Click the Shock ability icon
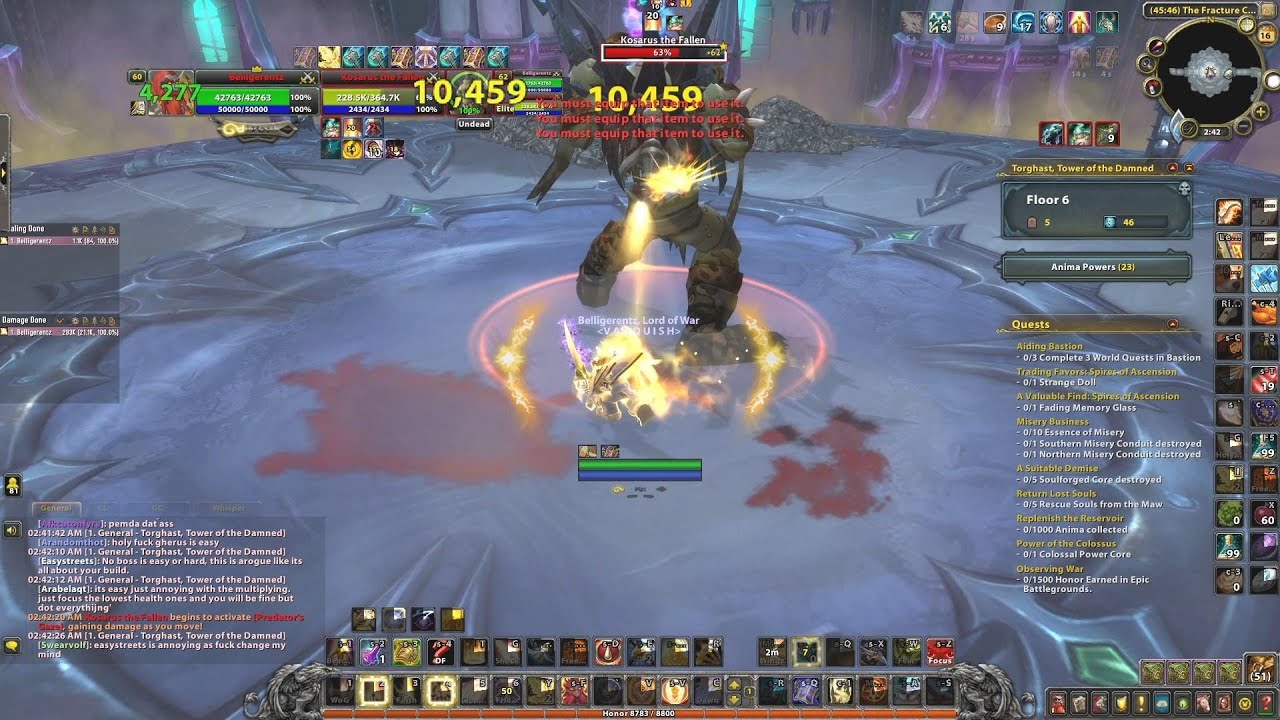 [506, 650]
